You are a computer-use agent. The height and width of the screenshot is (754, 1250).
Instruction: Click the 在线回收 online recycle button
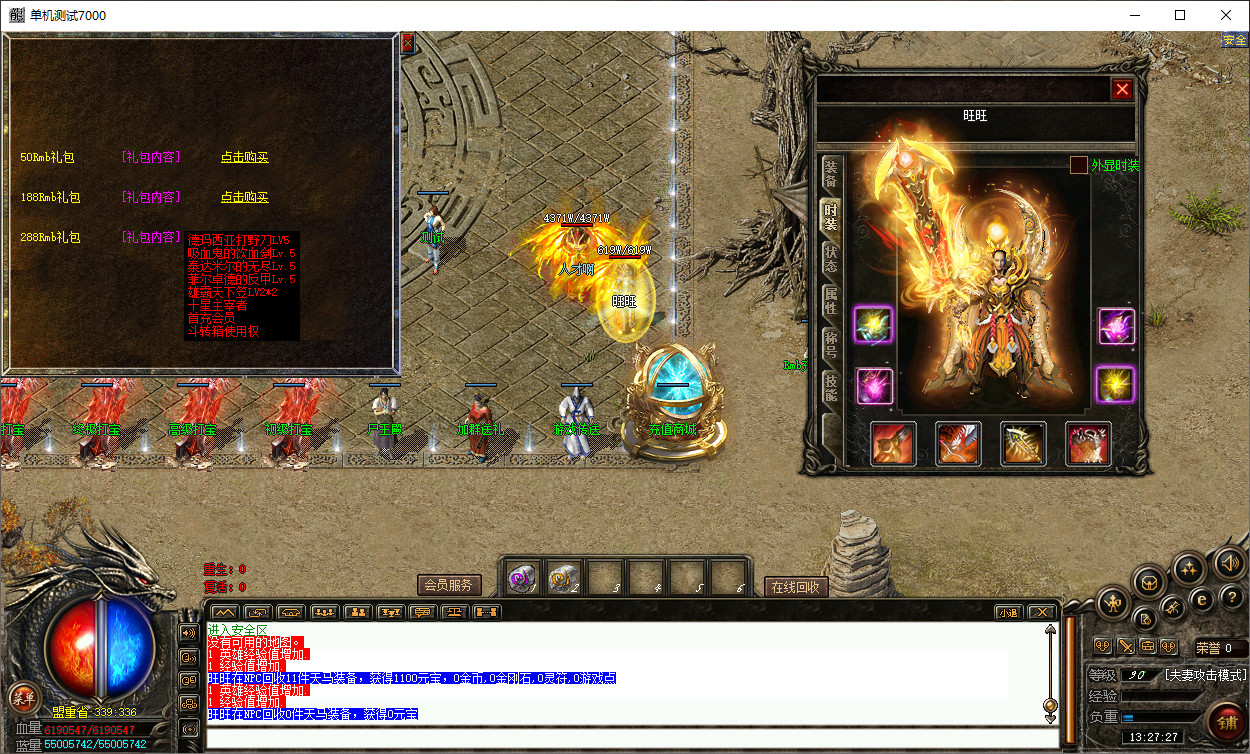tap(796, 587)
